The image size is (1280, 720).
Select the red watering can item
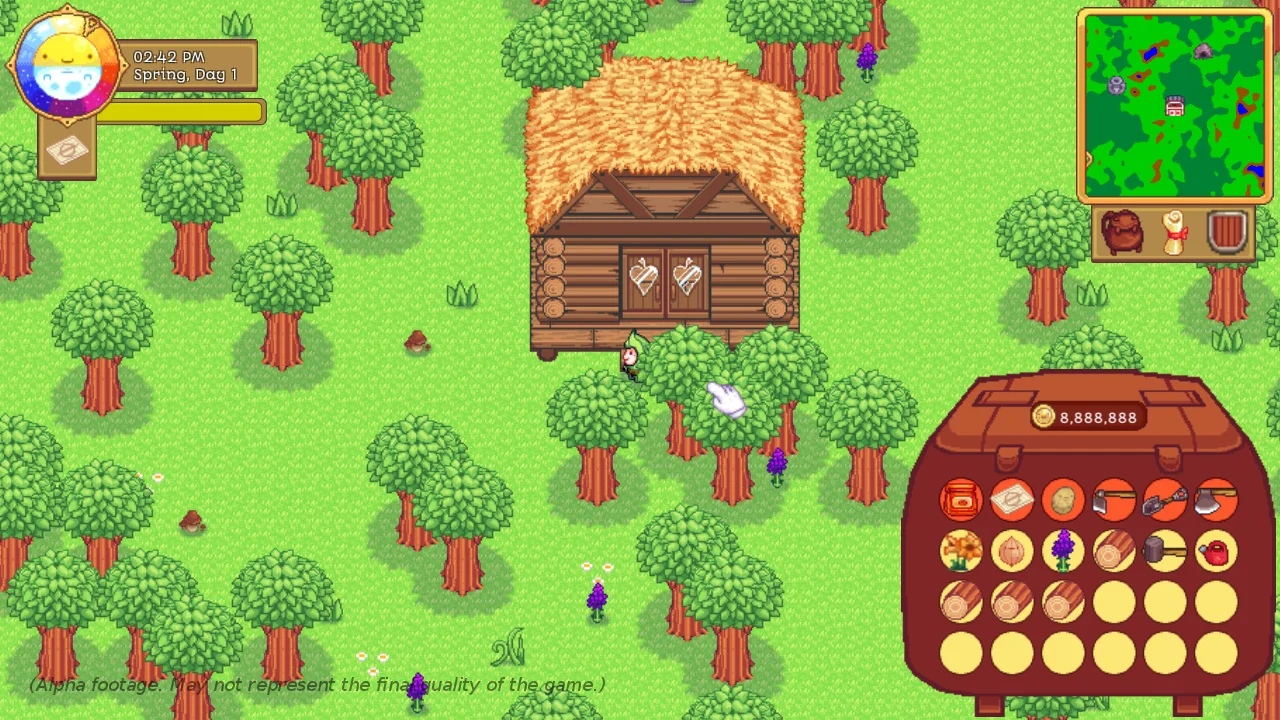(1215, 552)
